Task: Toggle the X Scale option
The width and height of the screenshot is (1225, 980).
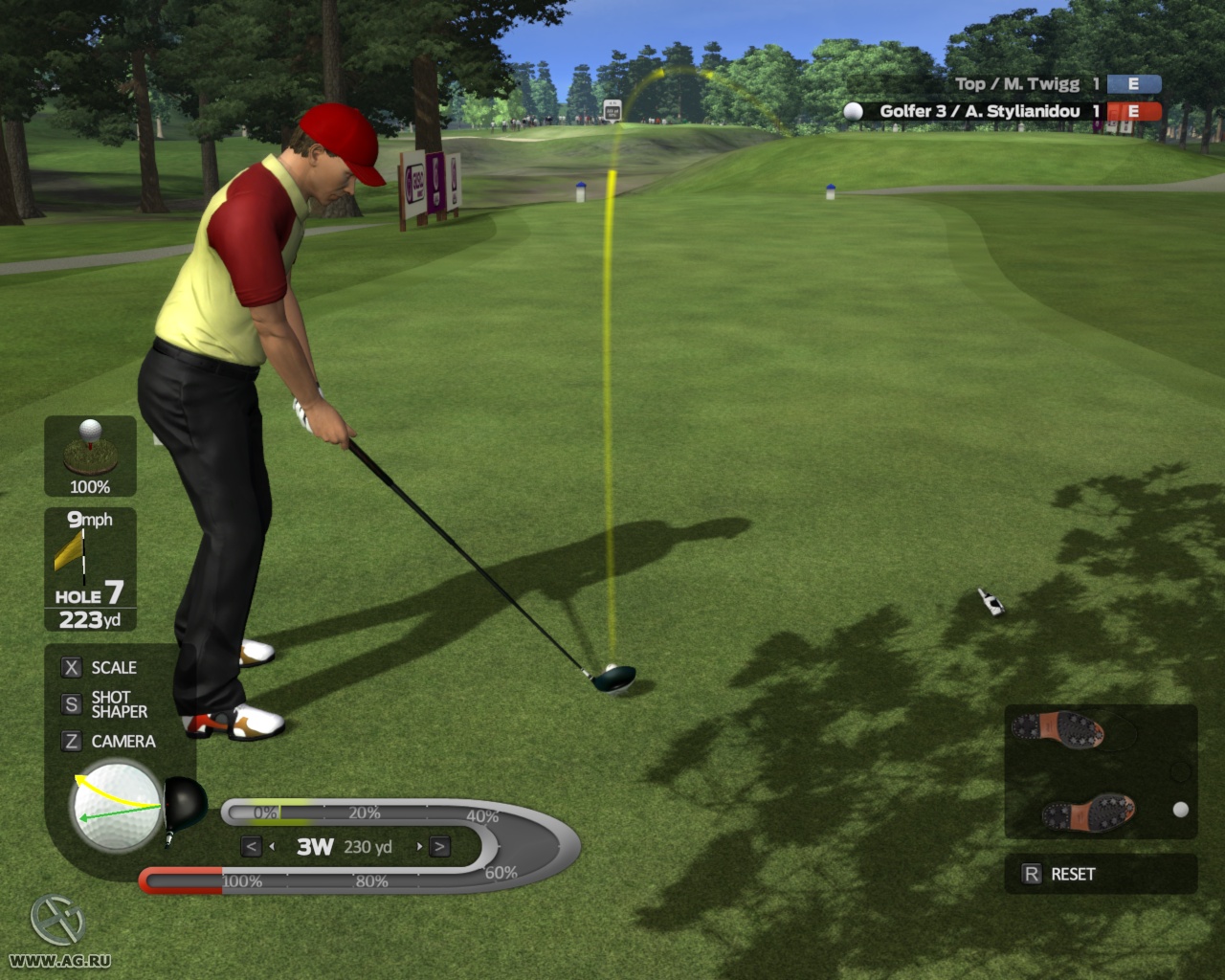Action: (100, 667)
